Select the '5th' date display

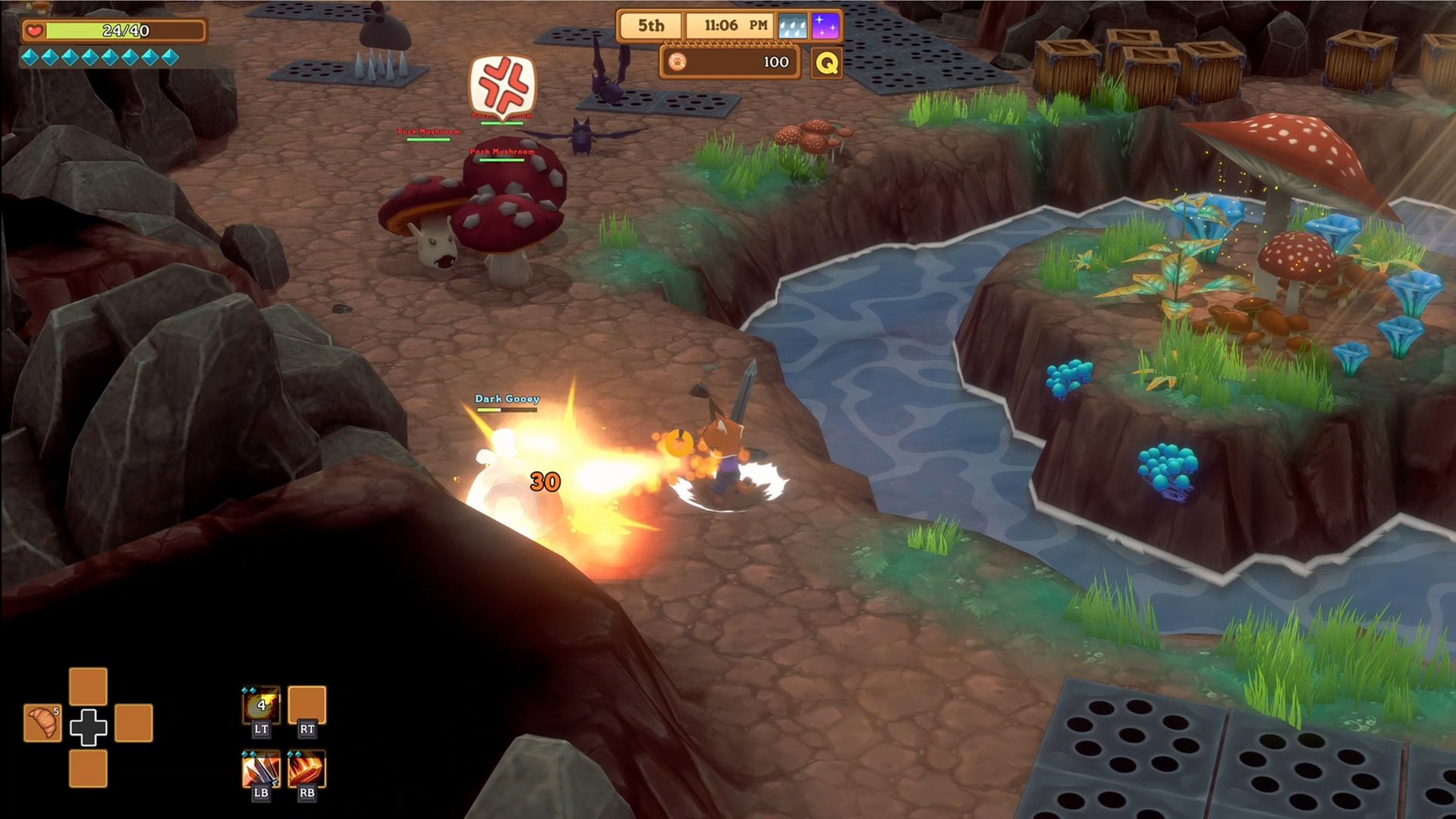coord(651,25)
